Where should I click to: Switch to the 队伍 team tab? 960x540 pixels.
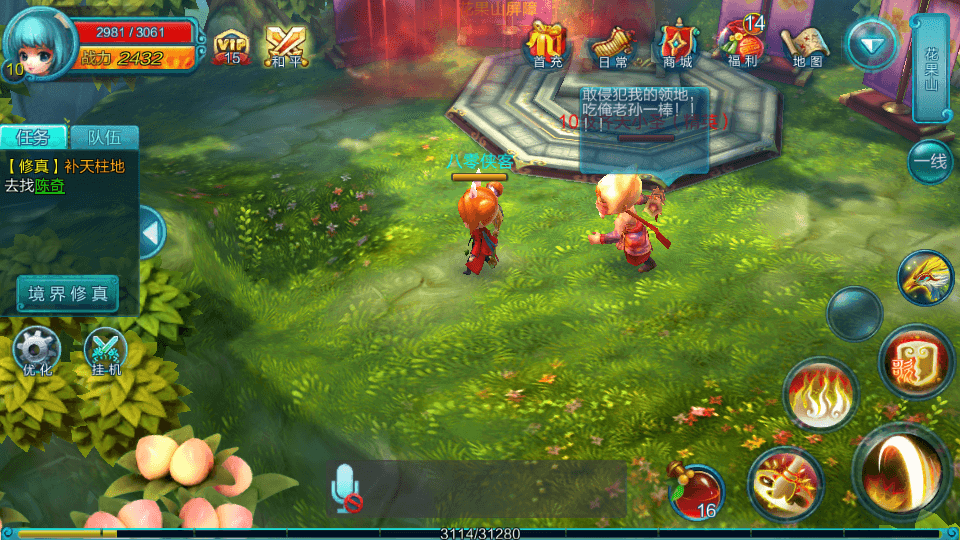point(104,138)
